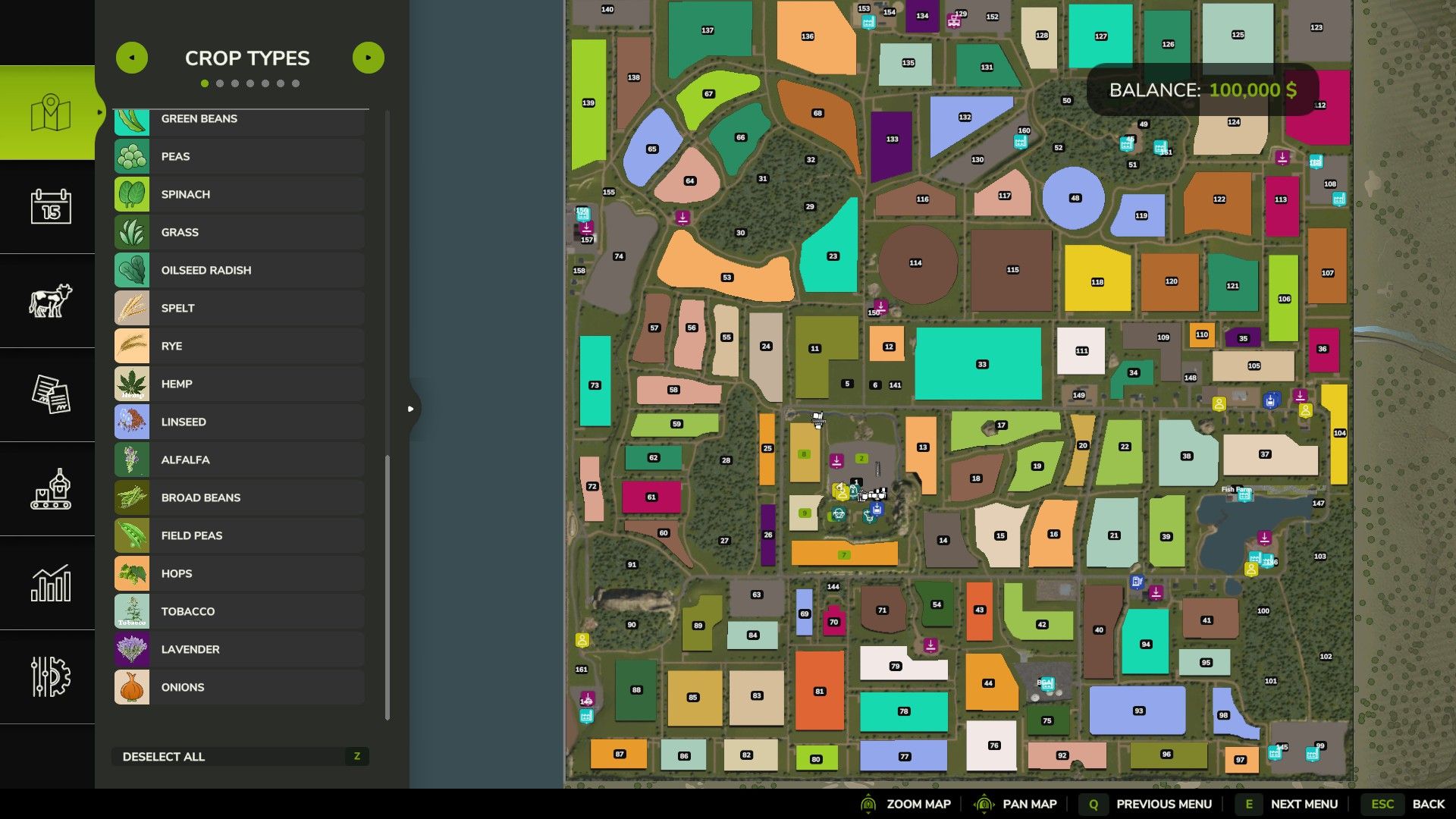Toggle the Grass crop filter
Image resolution: width=1456 pixels, height=819 pixels.
click(x=239, y=232)
